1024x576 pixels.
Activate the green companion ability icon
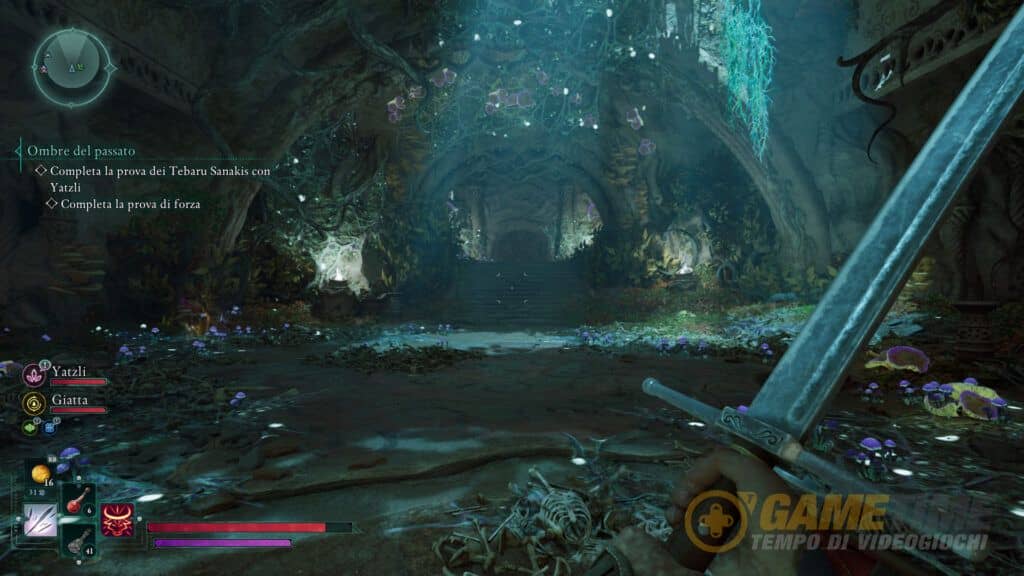click(x=28, y=427)
